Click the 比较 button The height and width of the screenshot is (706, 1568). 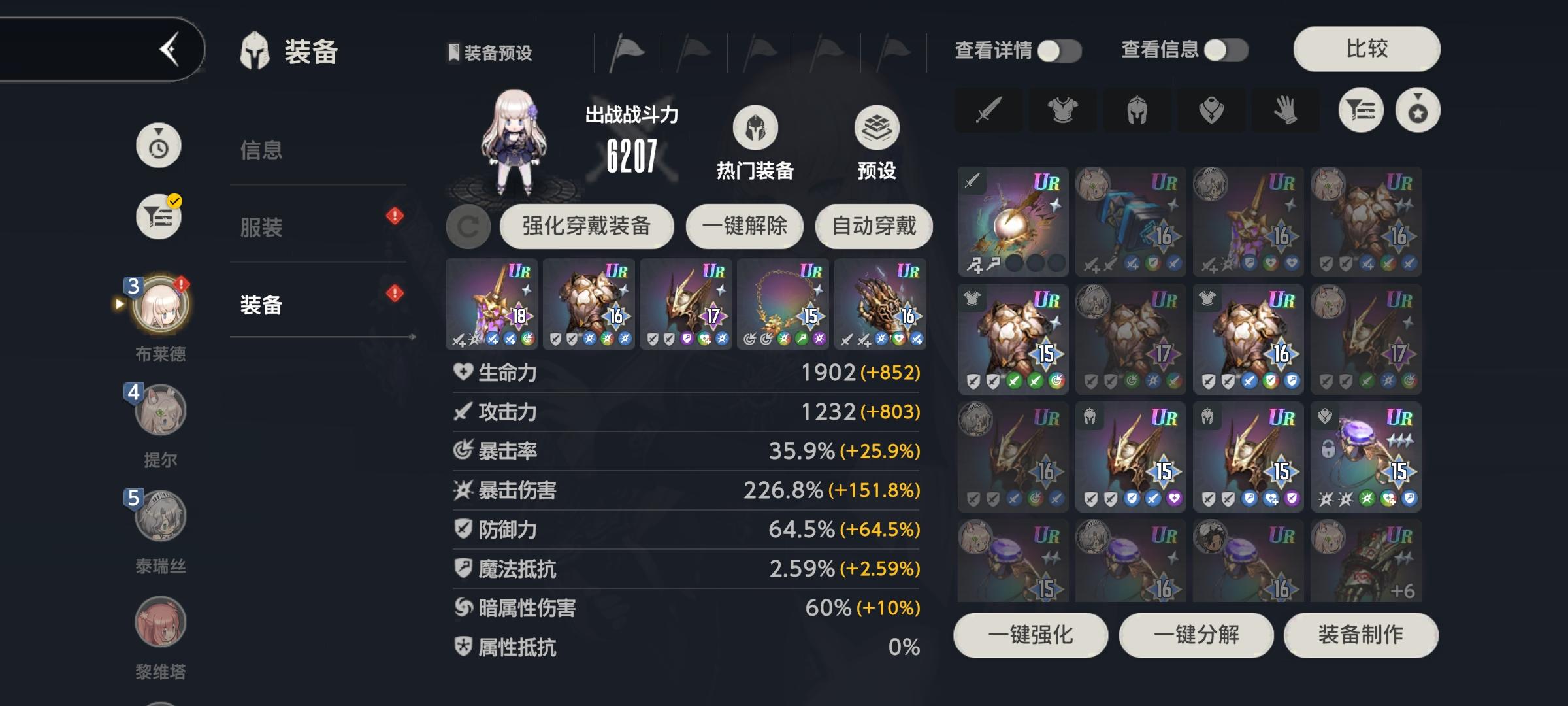1365,48
